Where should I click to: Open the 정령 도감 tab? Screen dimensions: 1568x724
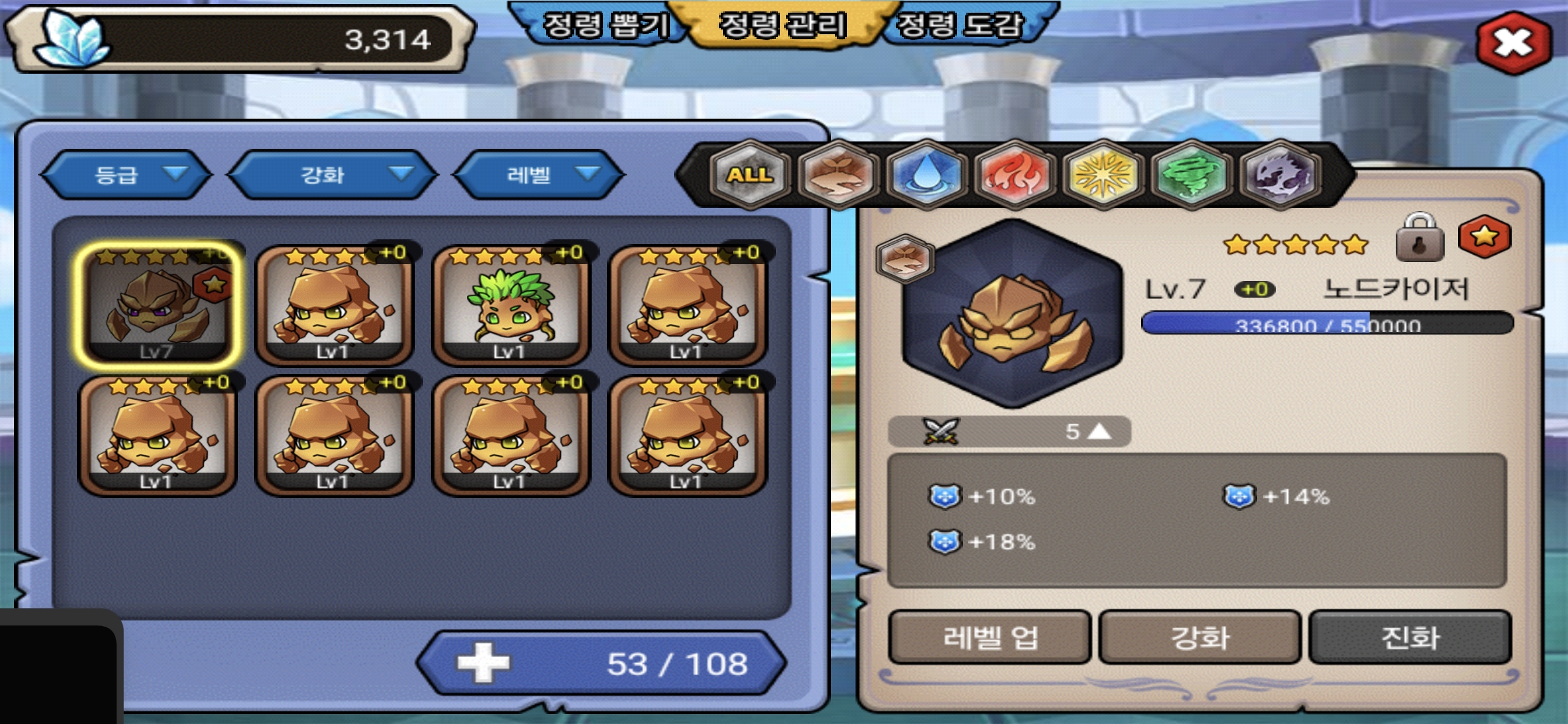coord(960,25)
